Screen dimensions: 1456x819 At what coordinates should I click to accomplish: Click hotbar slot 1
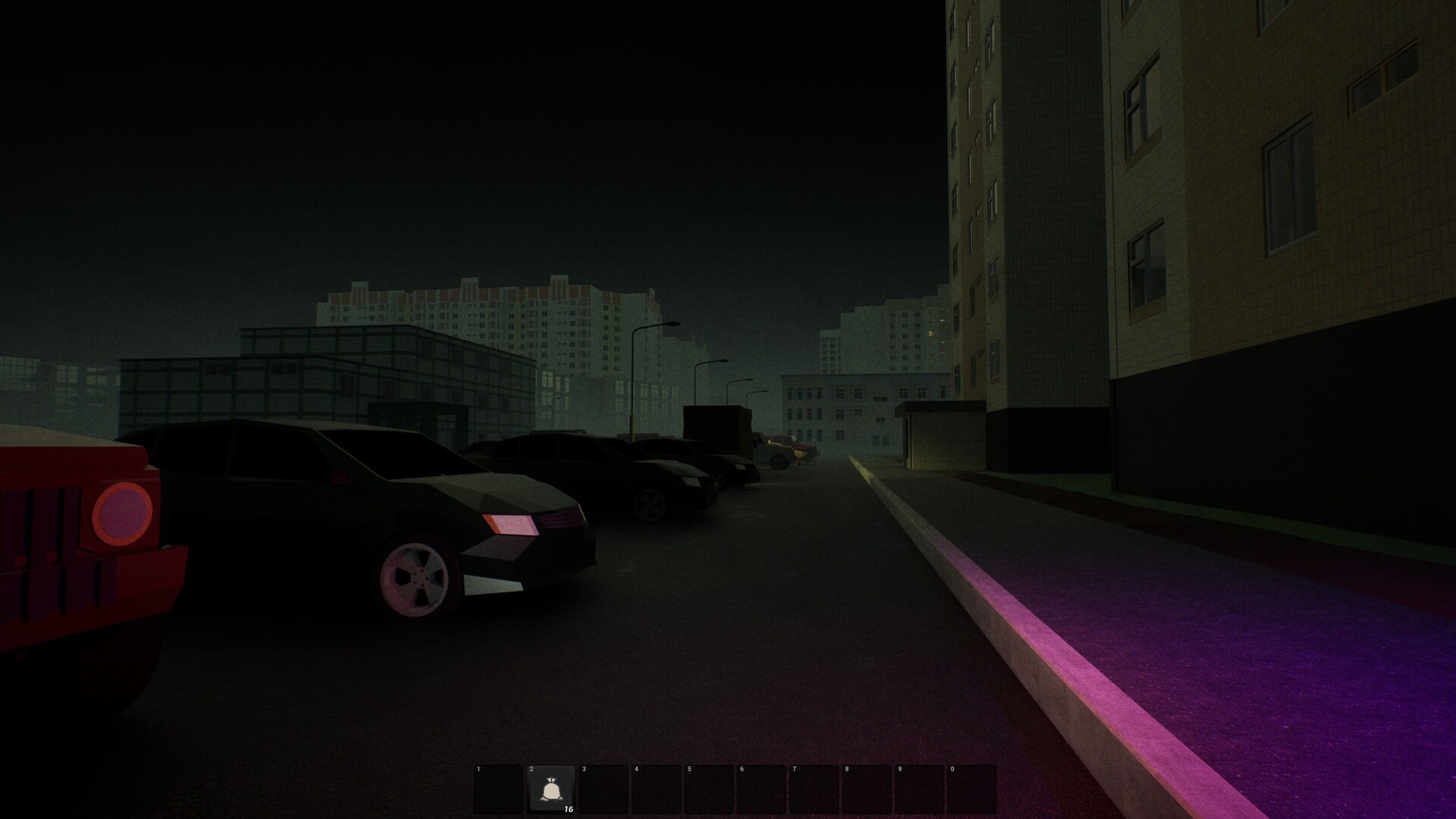pyautogui.click(x=497, y=789)
